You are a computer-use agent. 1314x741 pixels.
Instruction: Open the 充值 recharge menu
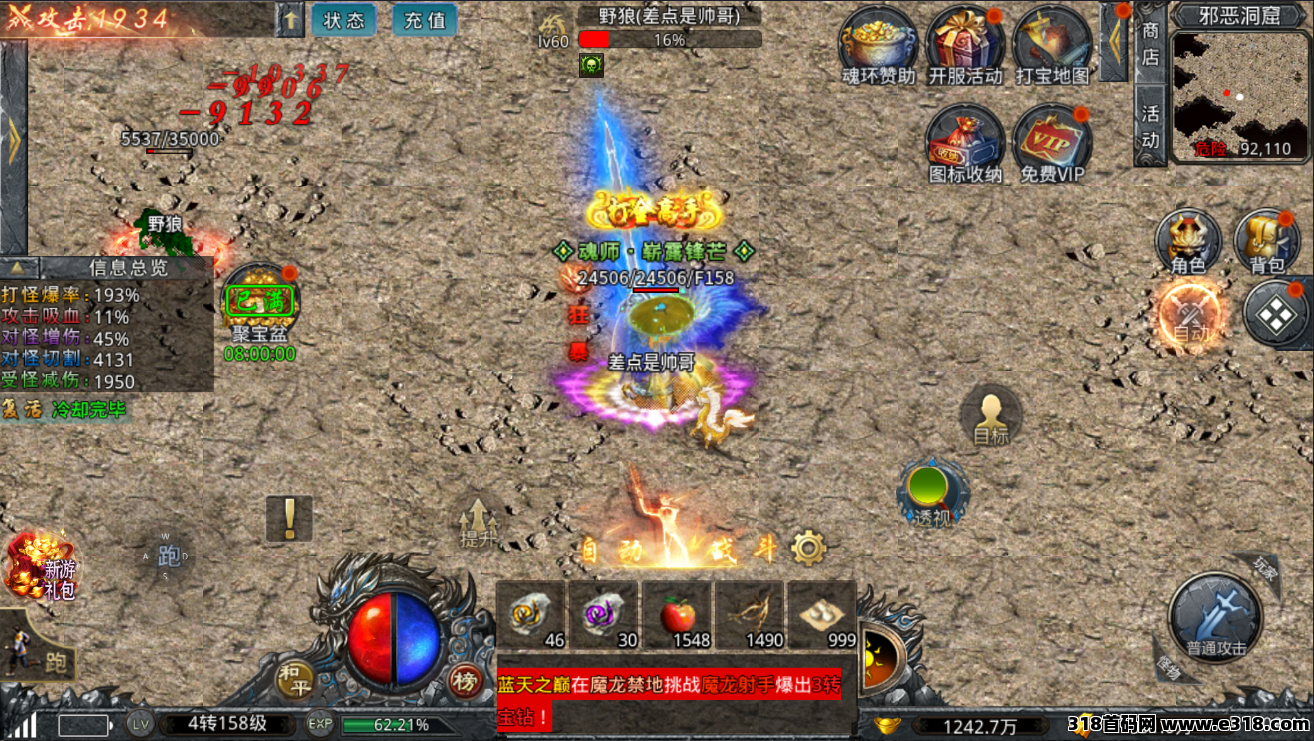click(x=425, y=20)
